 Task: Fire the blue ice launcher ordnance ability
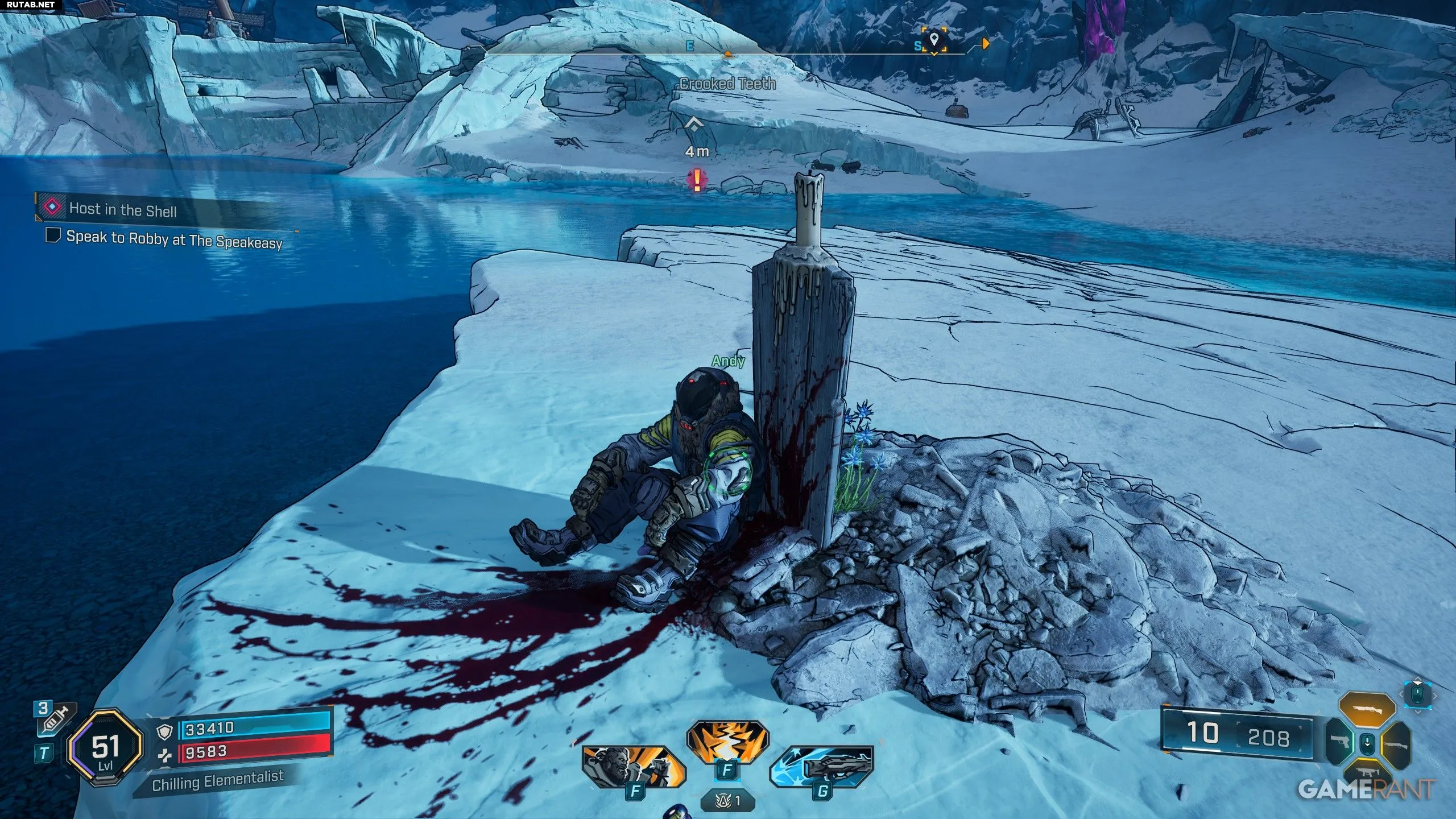click(x=821, y=767)
